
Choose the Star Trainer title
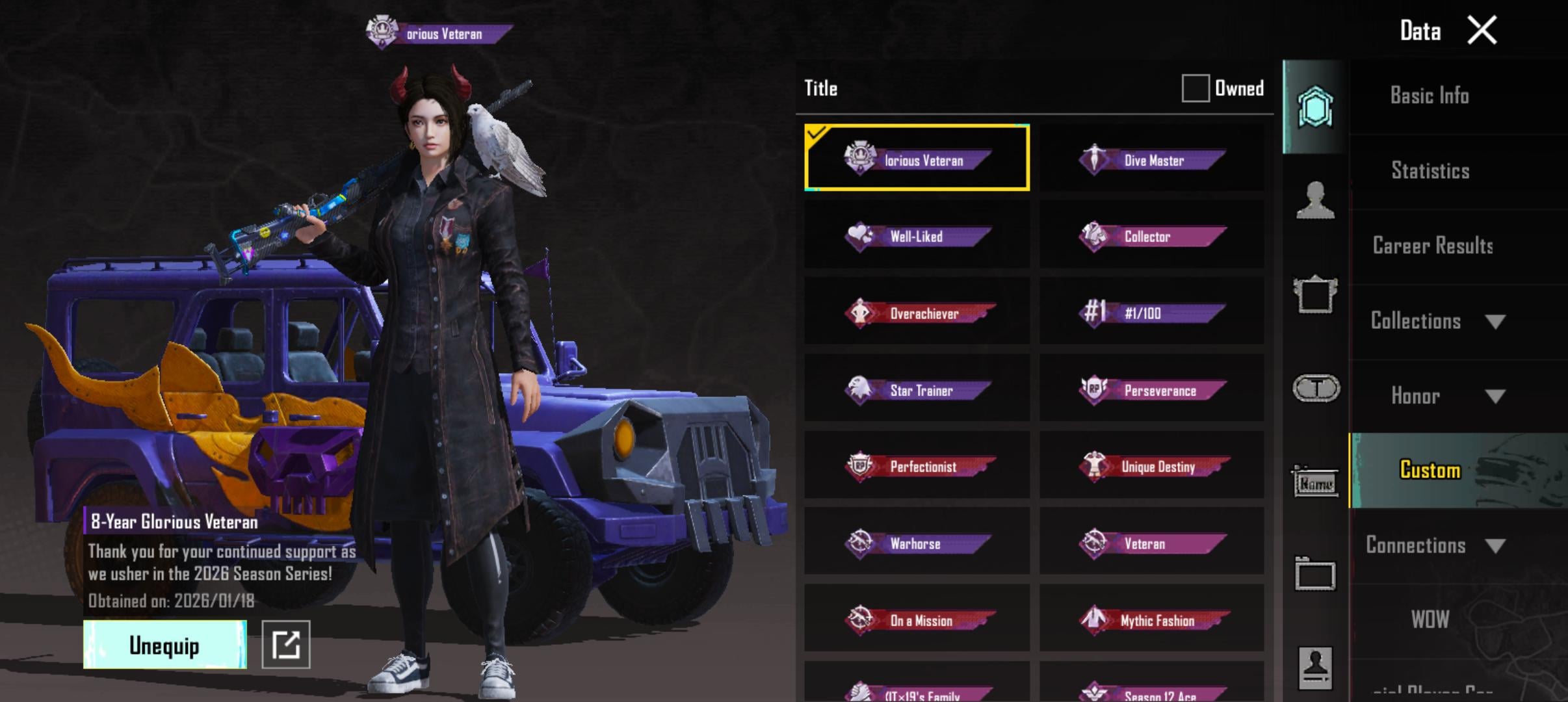917,389
